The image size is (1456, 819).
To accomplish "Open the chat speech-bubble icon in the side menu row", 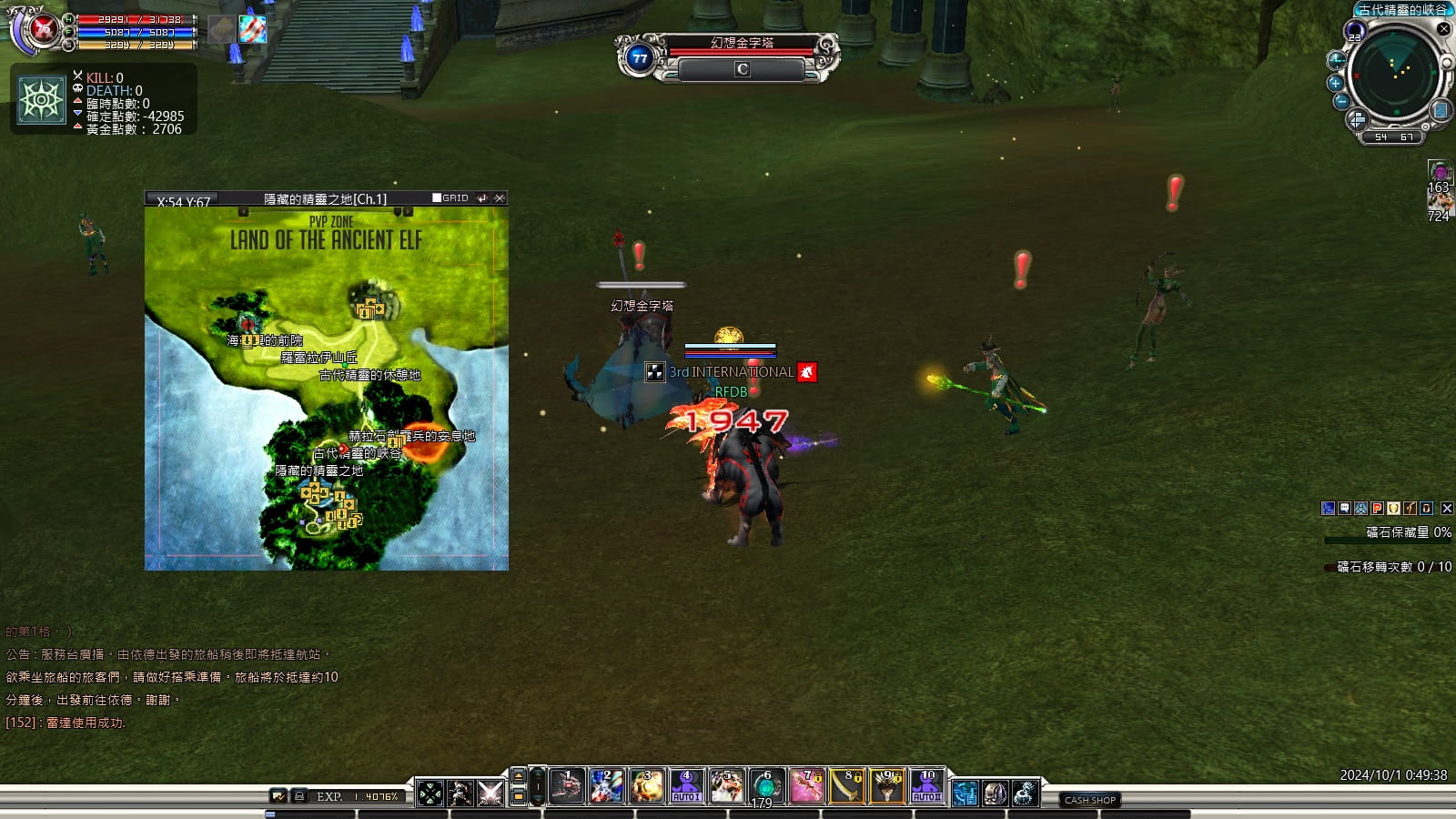I will click(x=1344, y=509).
